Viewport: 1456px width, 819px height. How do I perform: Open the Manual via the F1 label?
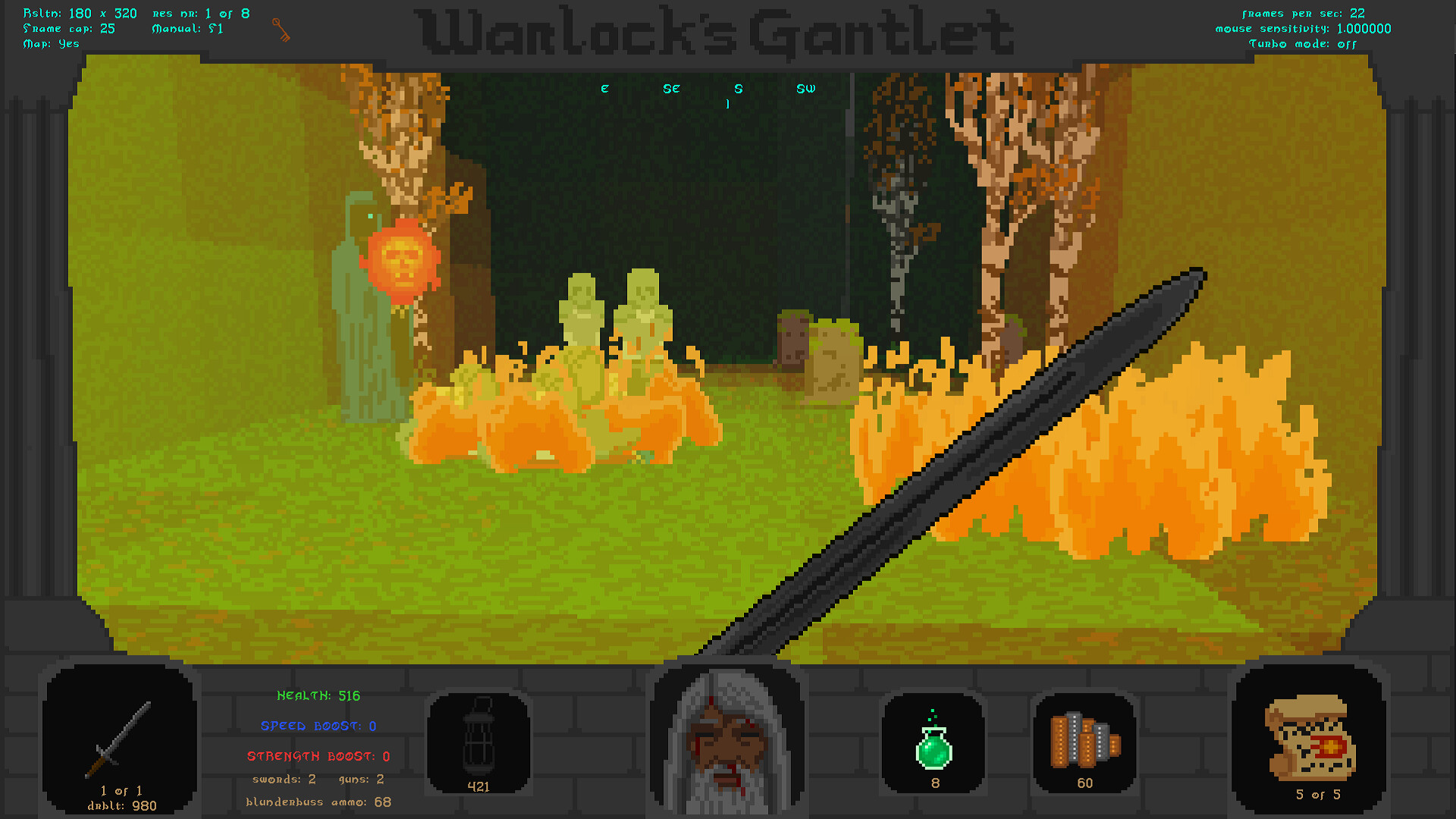point(186,28)
